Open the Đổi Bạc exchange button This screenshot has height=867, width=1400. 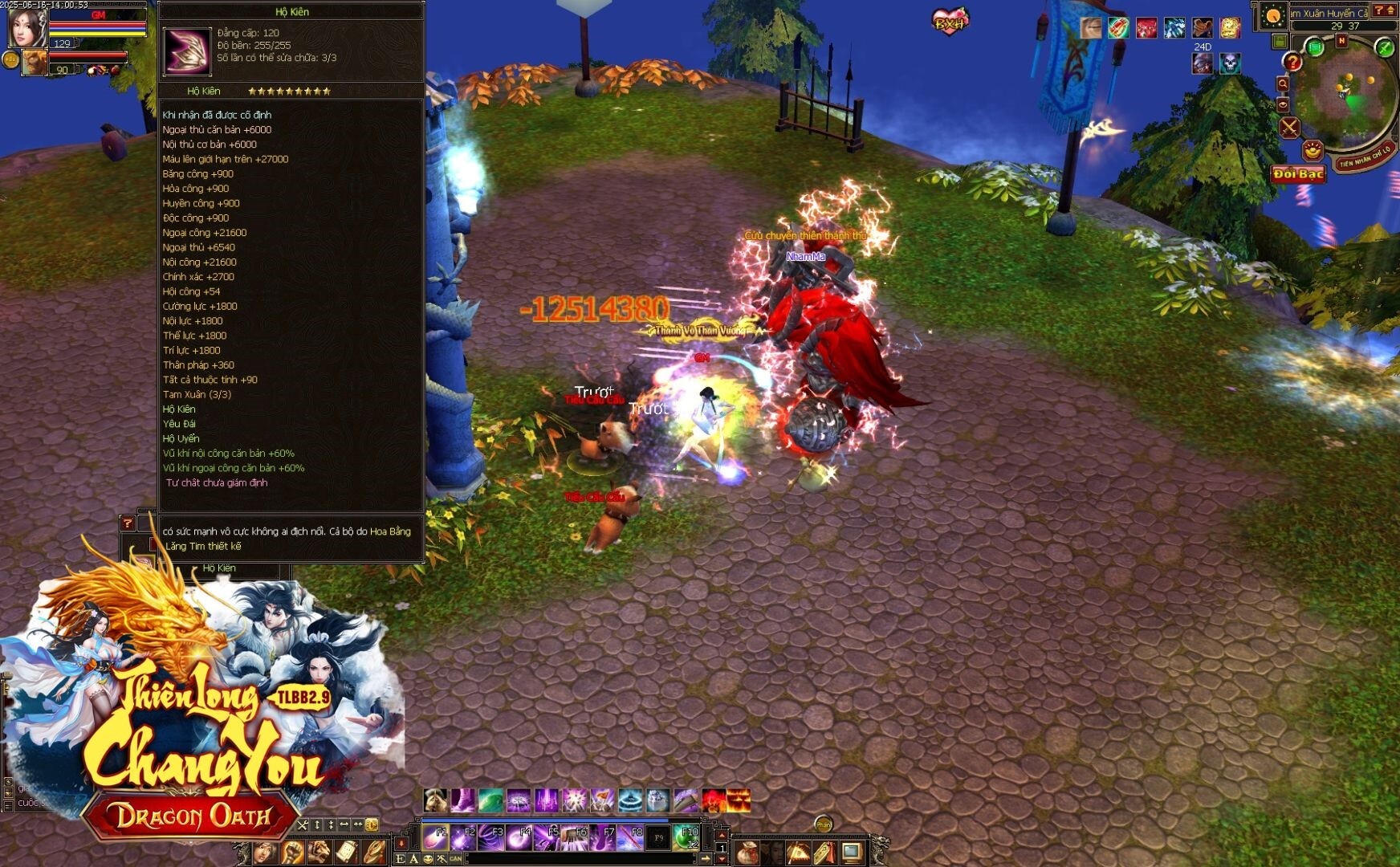tap(1297, 174)
